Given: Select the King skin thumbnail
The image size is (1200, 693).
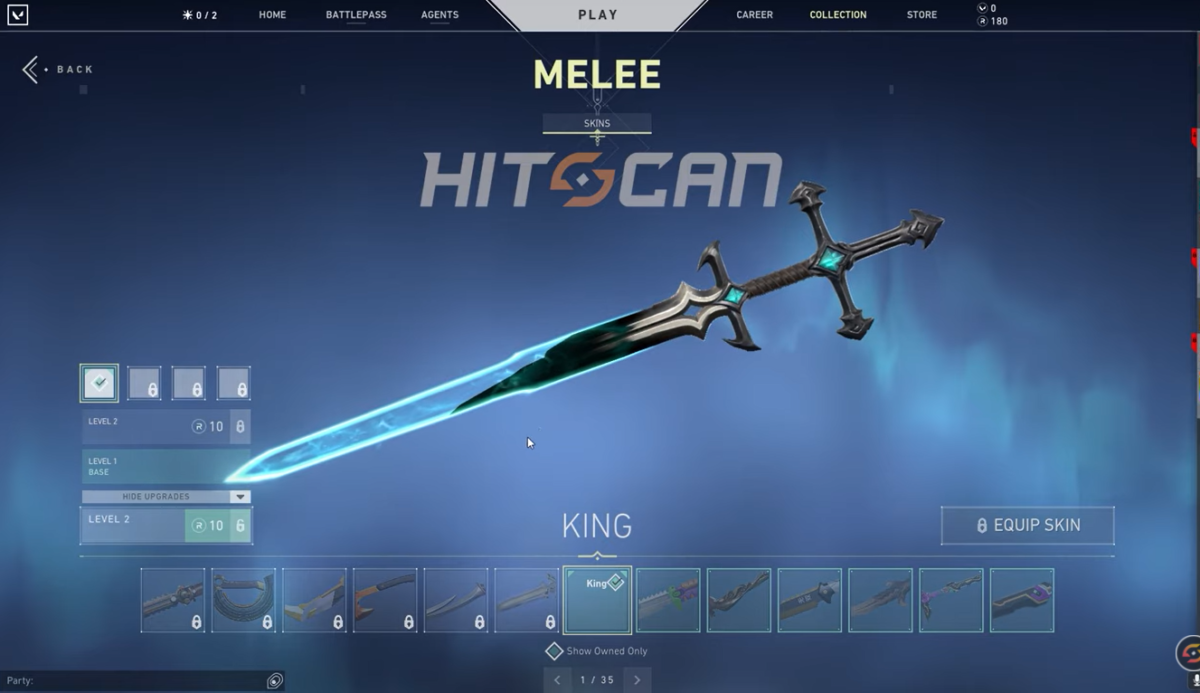Looking at the screenshot, I should (597, 600).
